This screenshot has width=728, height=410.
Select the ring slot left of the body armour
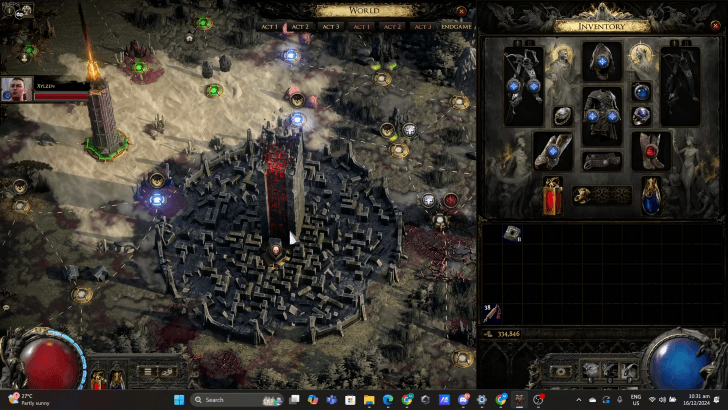[x=563, y=115]
